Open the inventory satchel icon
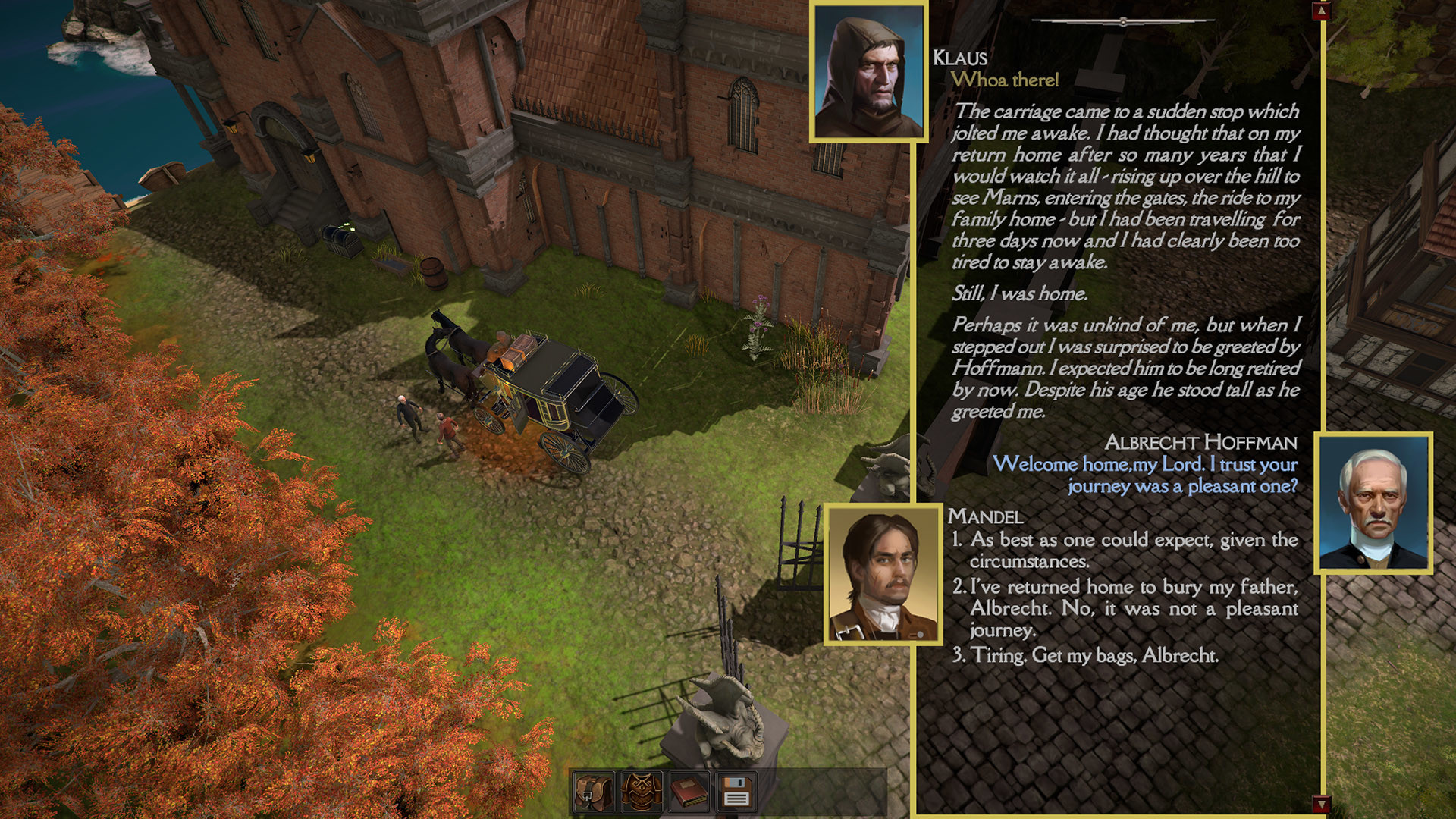The width and height of the screenshot is (1456, 819). 595,790
